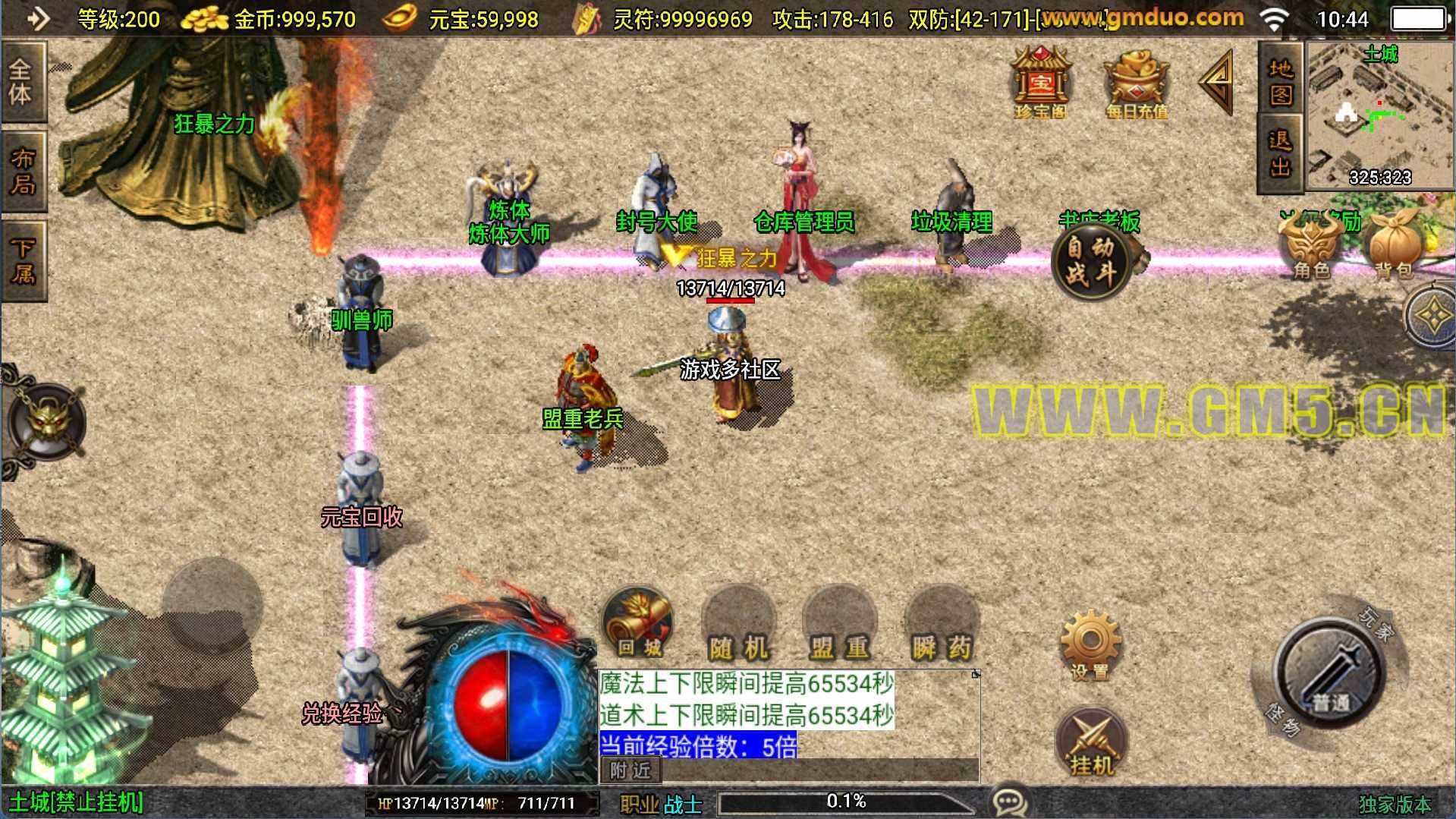Switch to the 附近 nearby chat tab
This screenshot has height=819, width=1456.
(631, 770)
